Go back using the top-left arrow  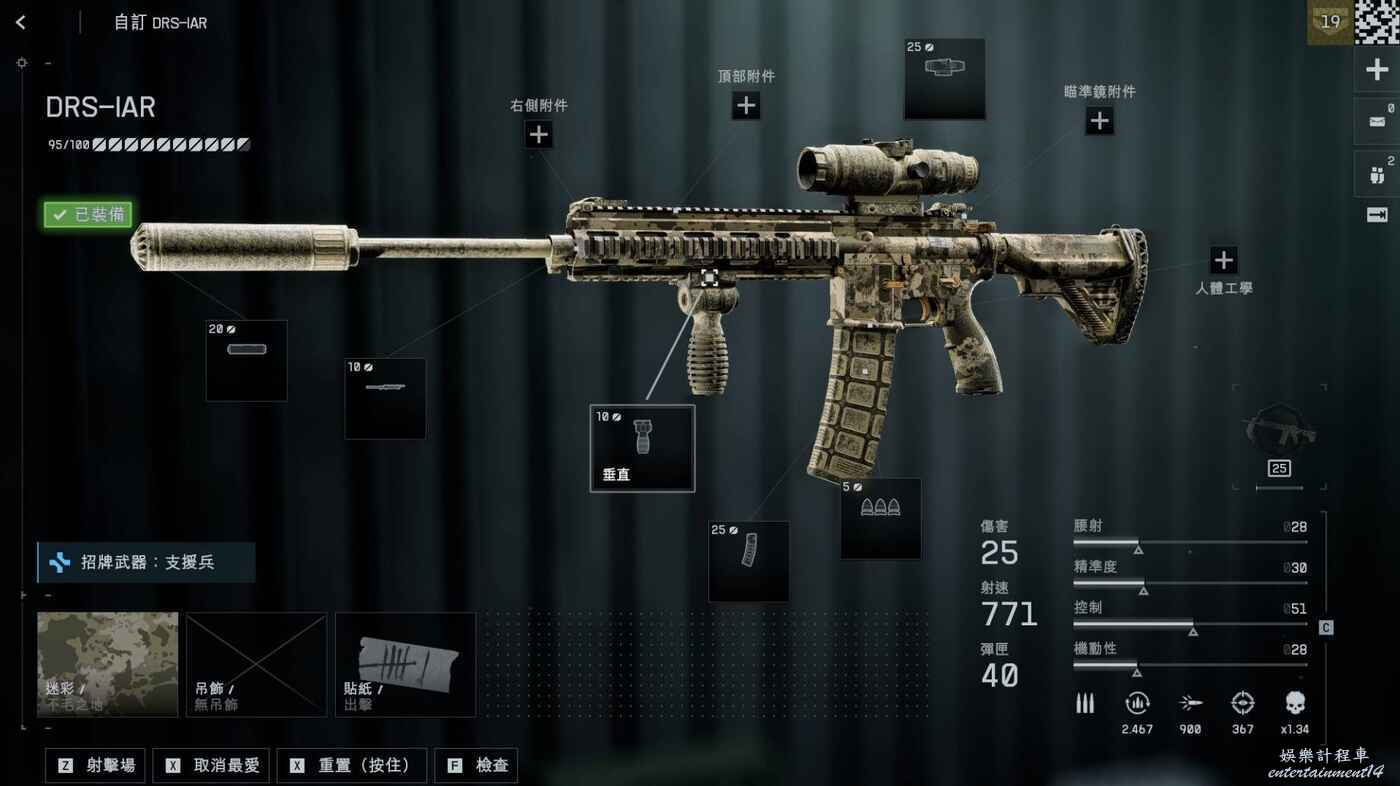click(x=21, y=22)
